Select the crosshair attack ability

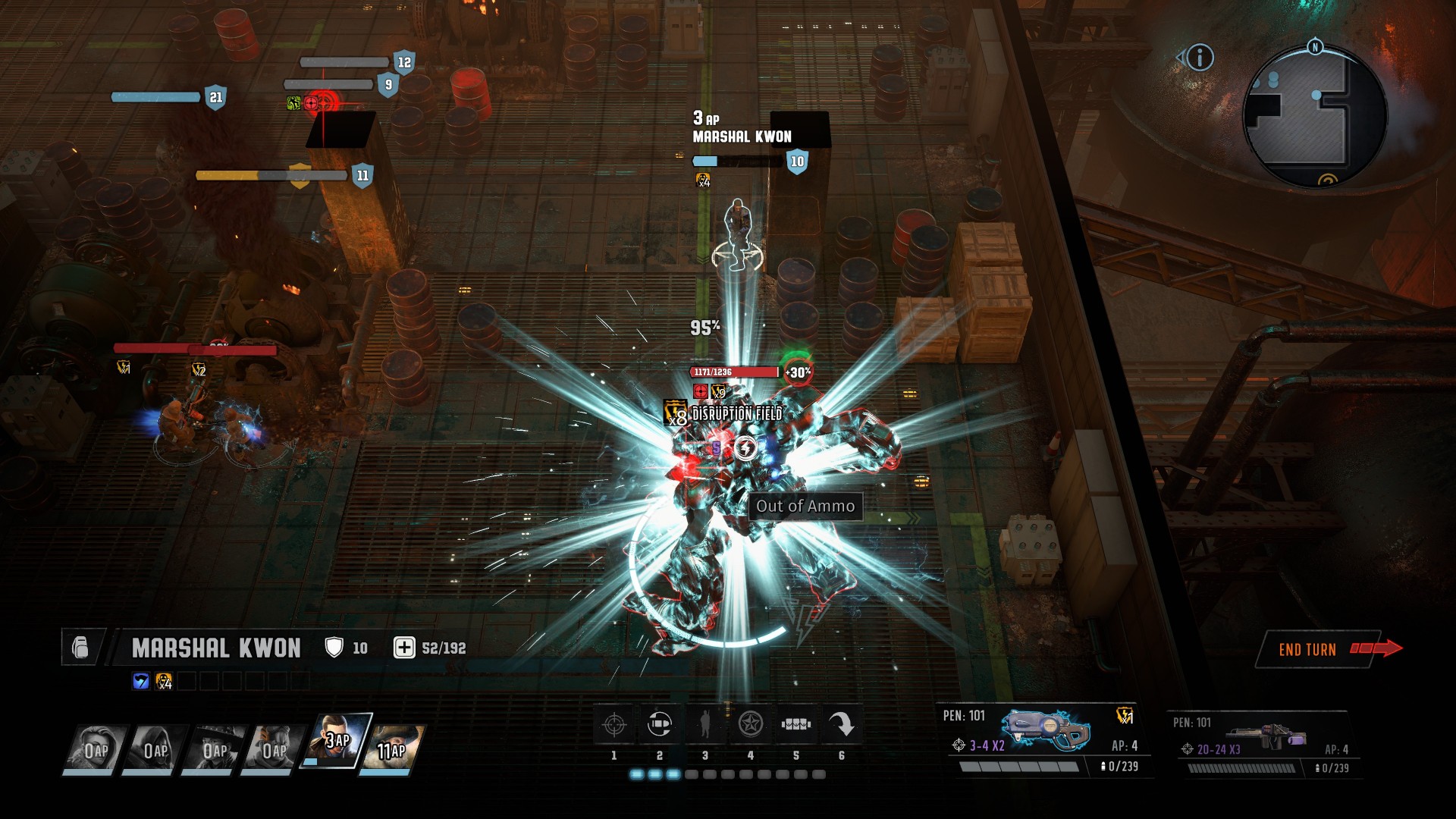pyautogui.click(x=614, y=725)
